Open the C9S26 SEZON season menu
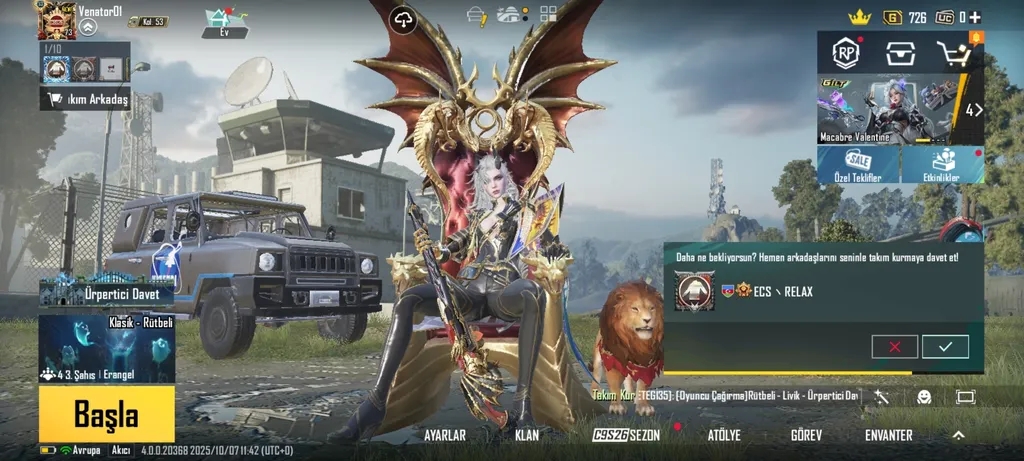The image size is (1024, 461). 626,436
